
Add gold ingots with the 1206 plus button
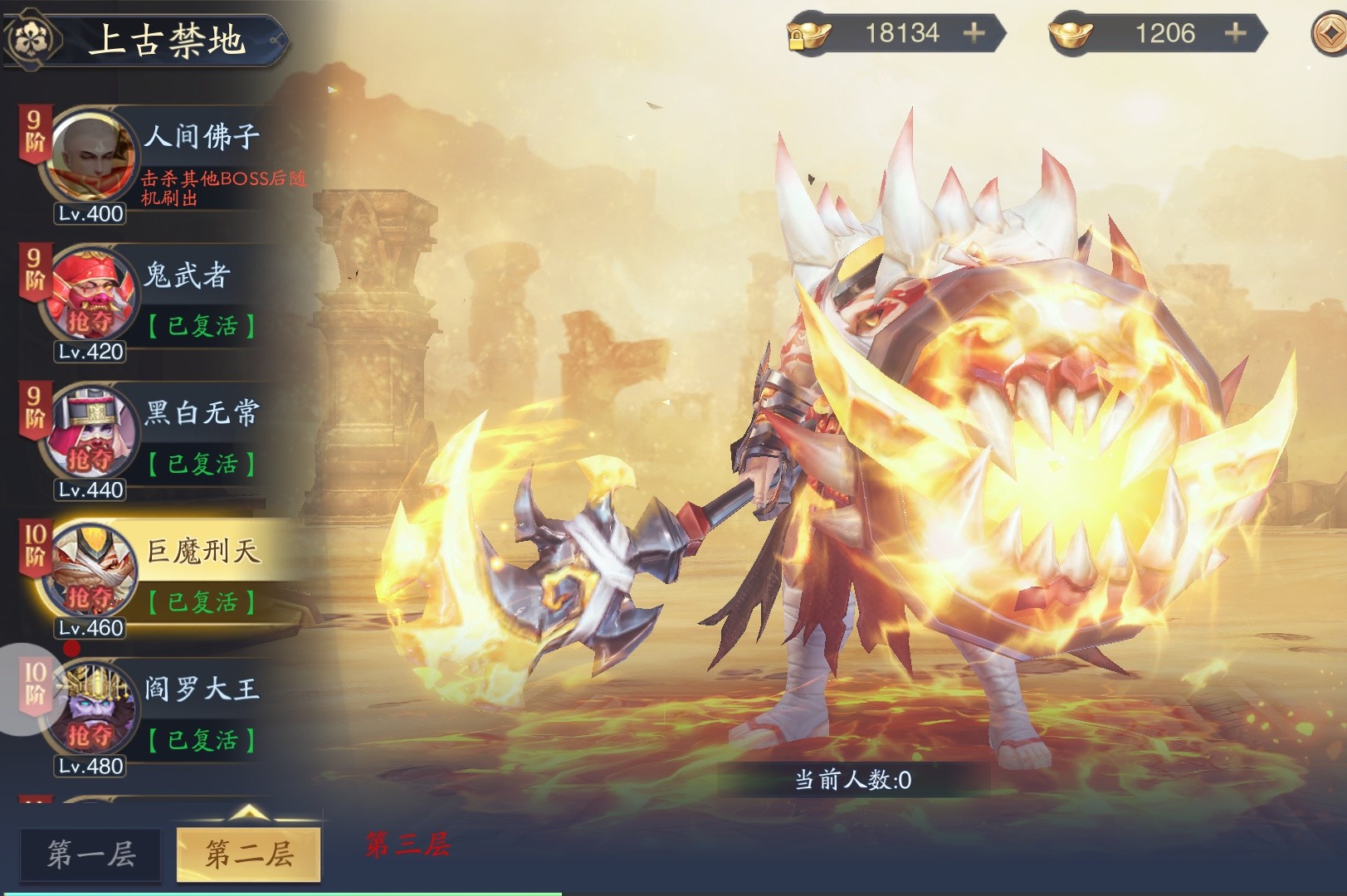coord(1235,33)
